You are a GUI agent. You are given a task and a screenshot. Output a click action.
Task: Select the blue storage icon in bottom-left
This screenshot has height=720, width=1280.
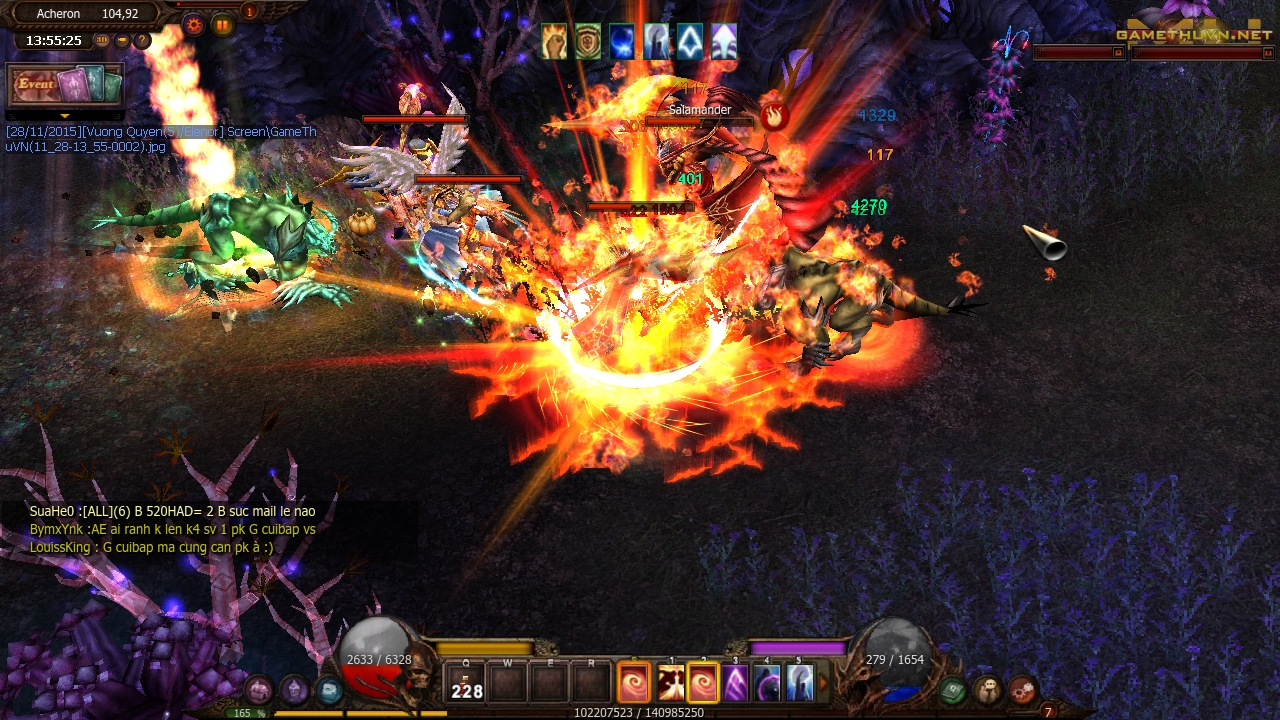click(x=329, y=690)
